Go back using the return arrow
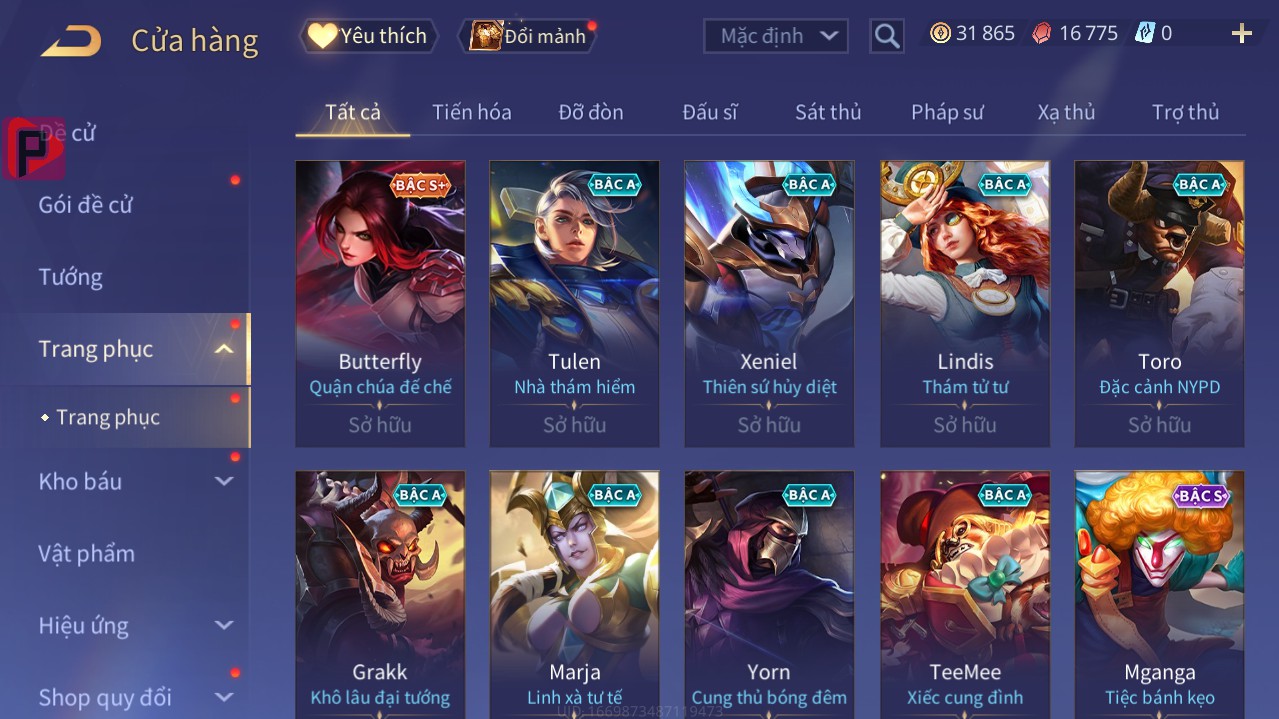The height and width of the screenshot is (719, 1279). tap(71, 41)
